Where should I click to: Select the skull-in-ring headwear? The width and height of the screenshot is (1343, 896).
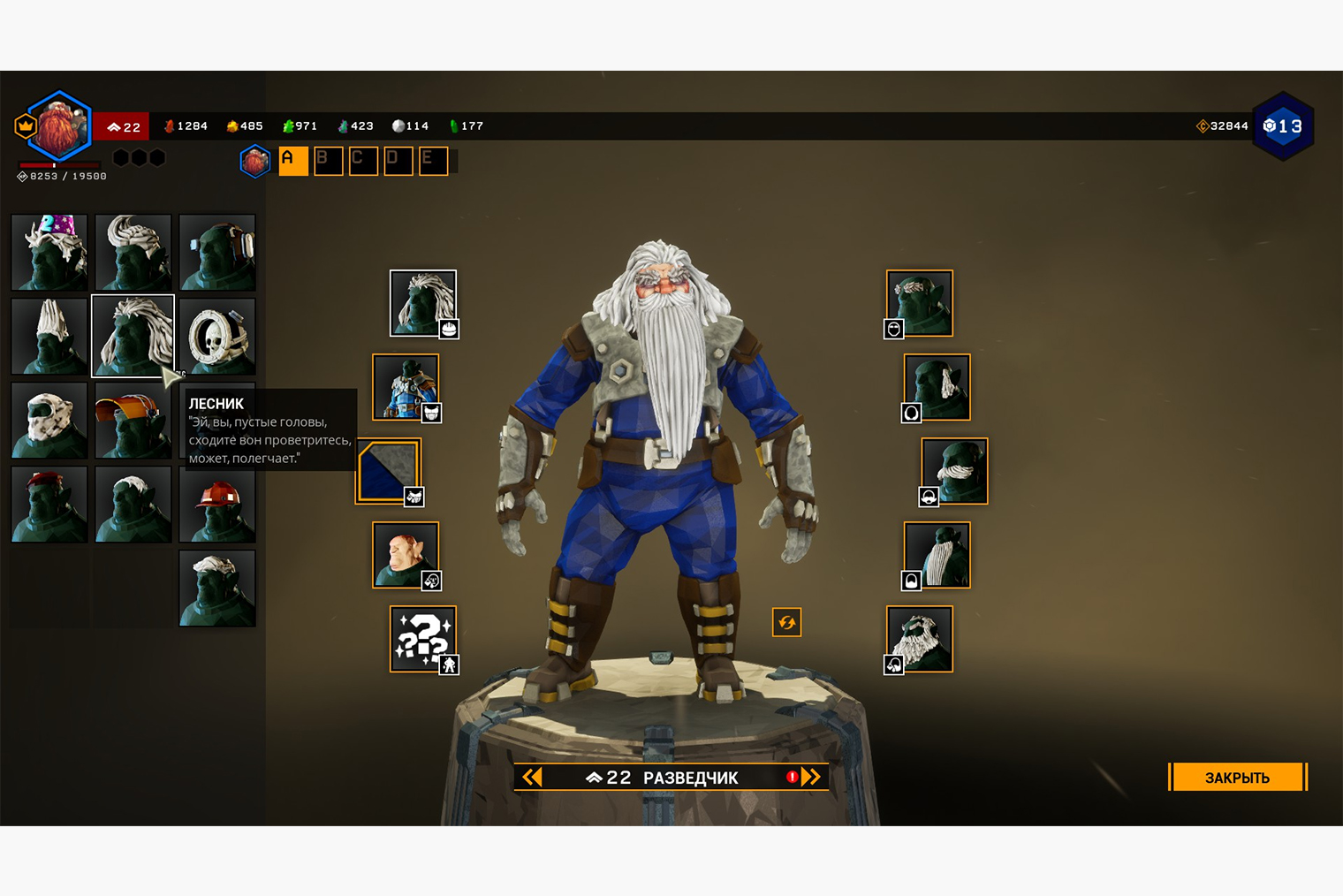click(x=217, y=336)
